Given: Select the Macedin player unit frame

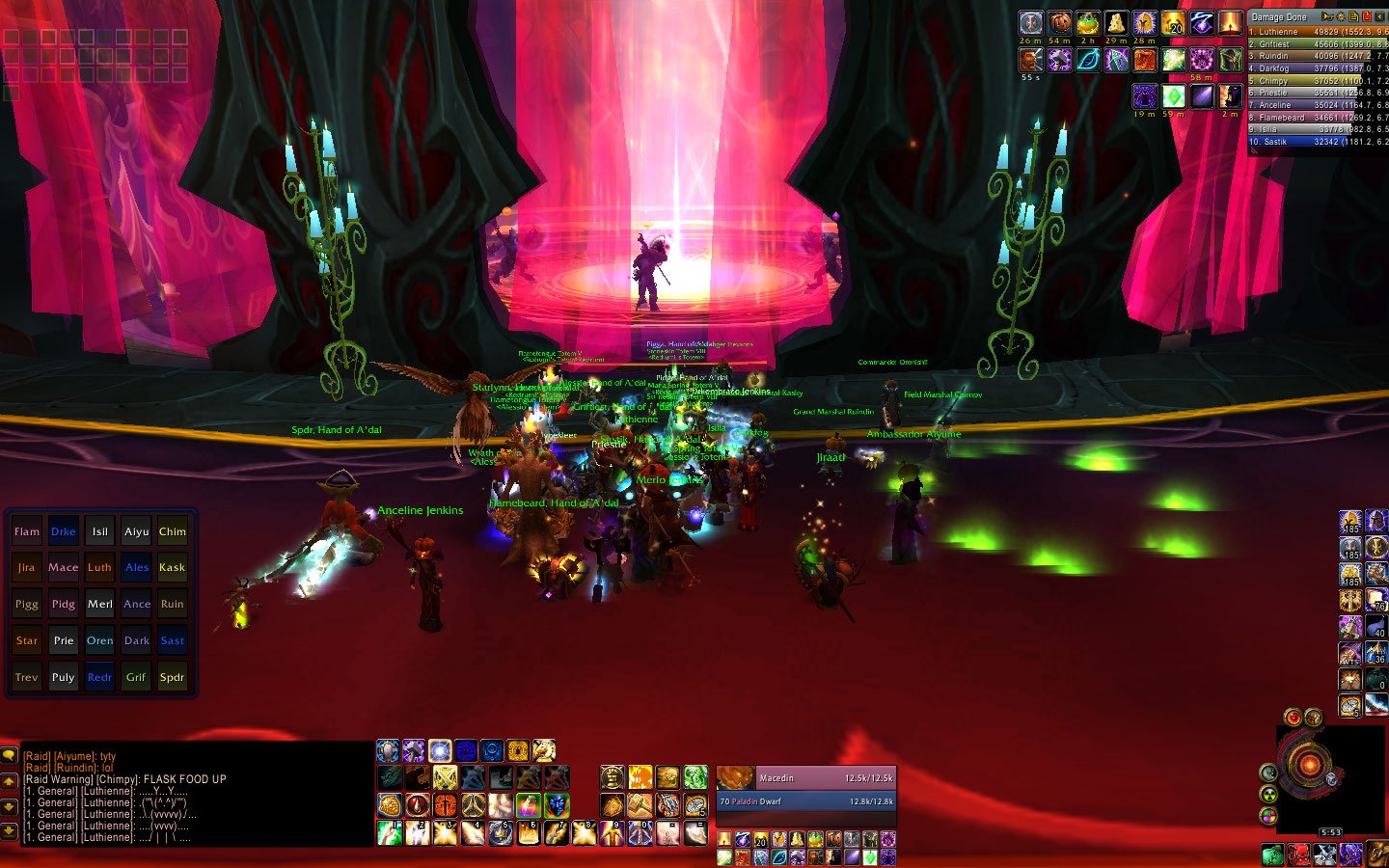Looking at the screenshot, I should [806, 777].
